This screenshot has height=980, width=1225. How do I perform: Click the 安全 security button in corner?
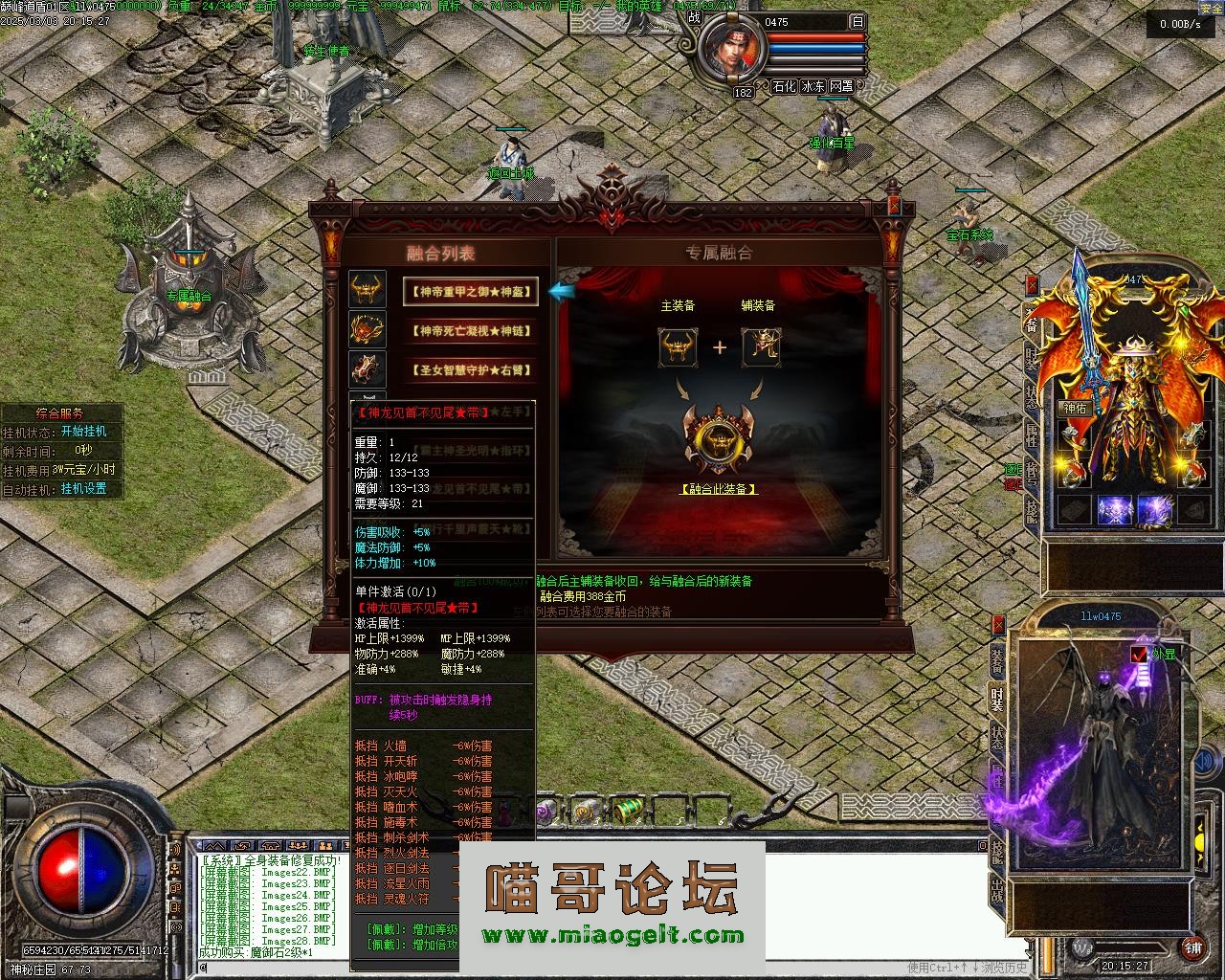pyautogui.click(x=1210, y=7)
